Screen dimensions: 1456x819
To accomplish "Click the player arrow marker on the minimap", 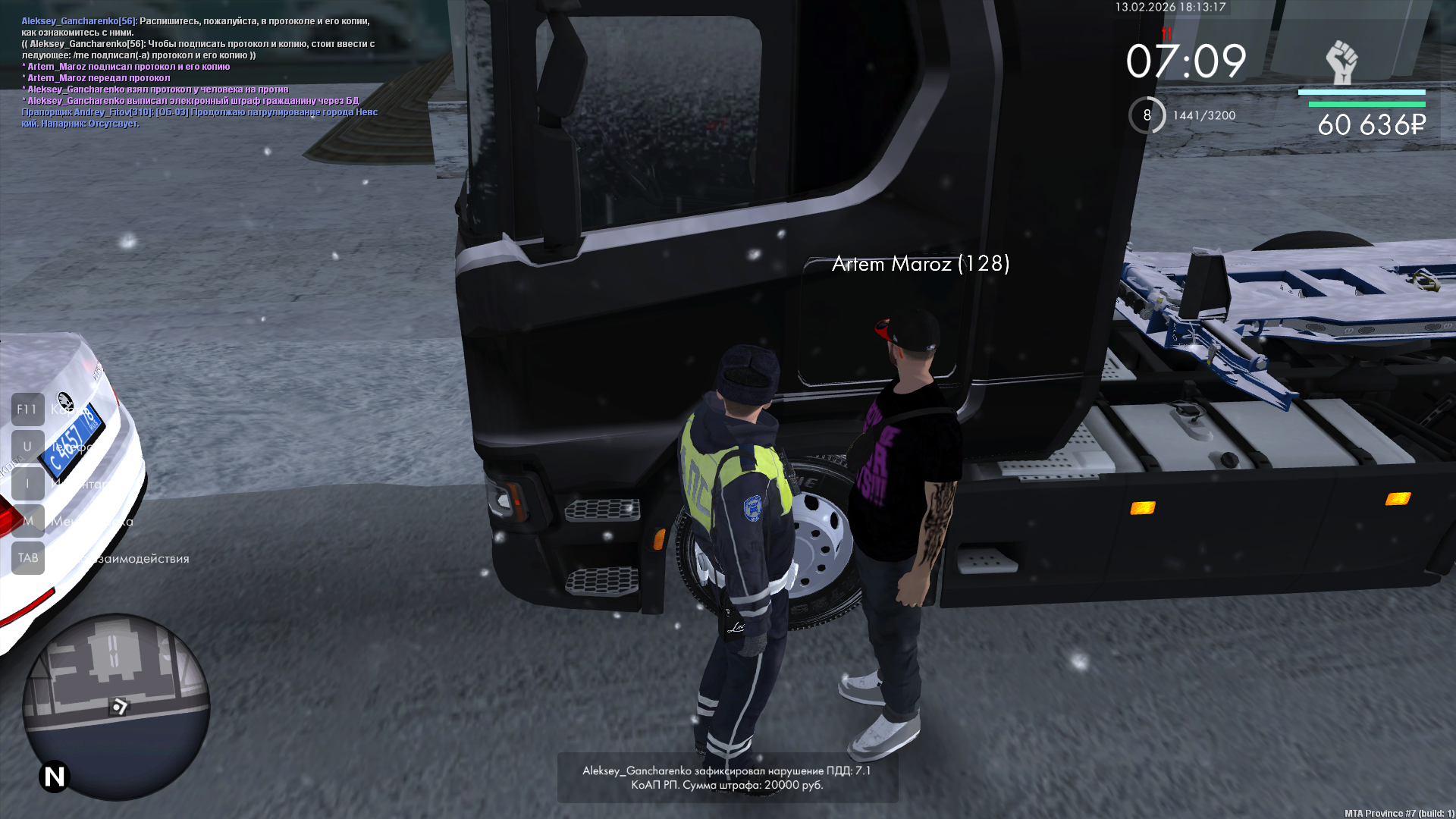I will click(119, 707).
